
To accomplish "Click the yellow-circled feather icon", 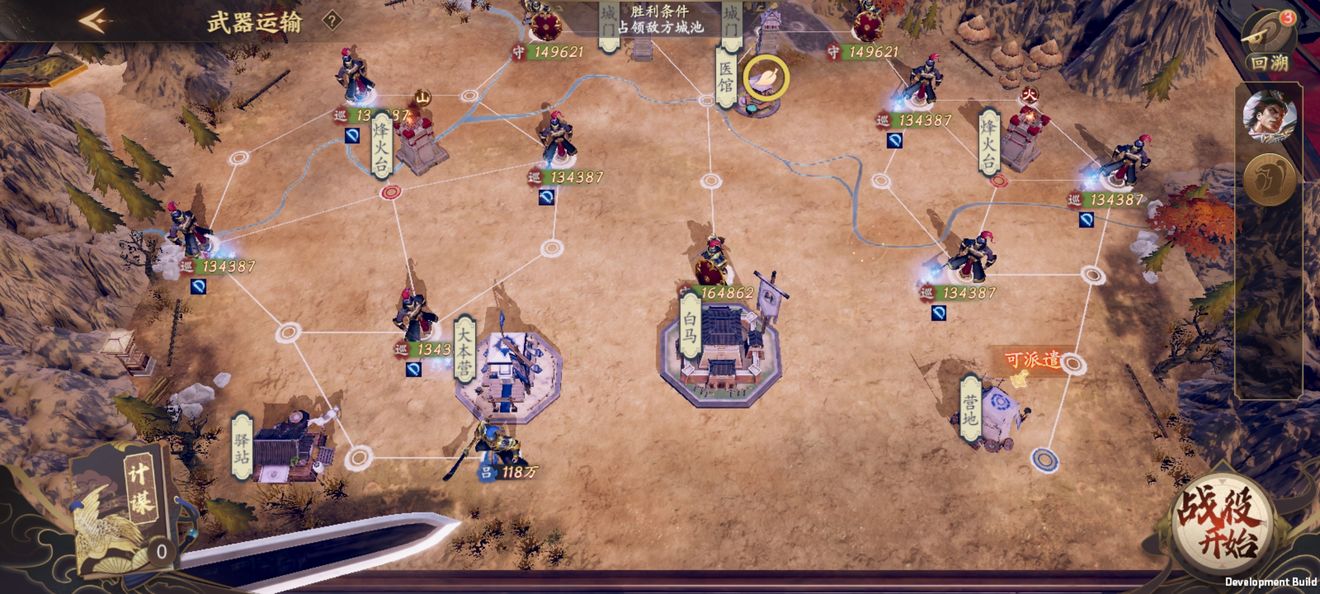I will [765, 77].
